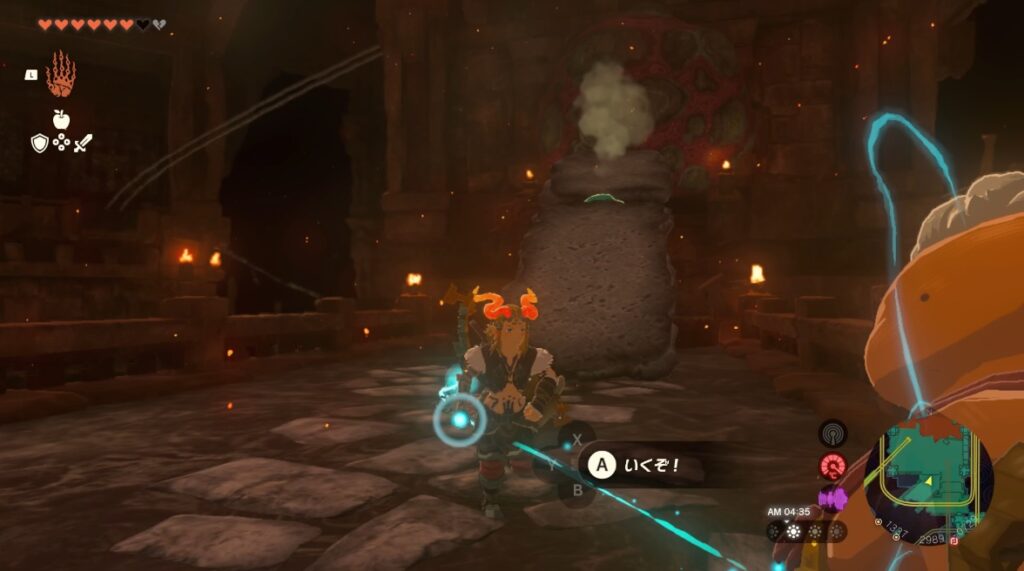The width and height of the screenshot is (1024, 571).
Task: Open the apple materials quick-select
Action: [x=61, y=119]
